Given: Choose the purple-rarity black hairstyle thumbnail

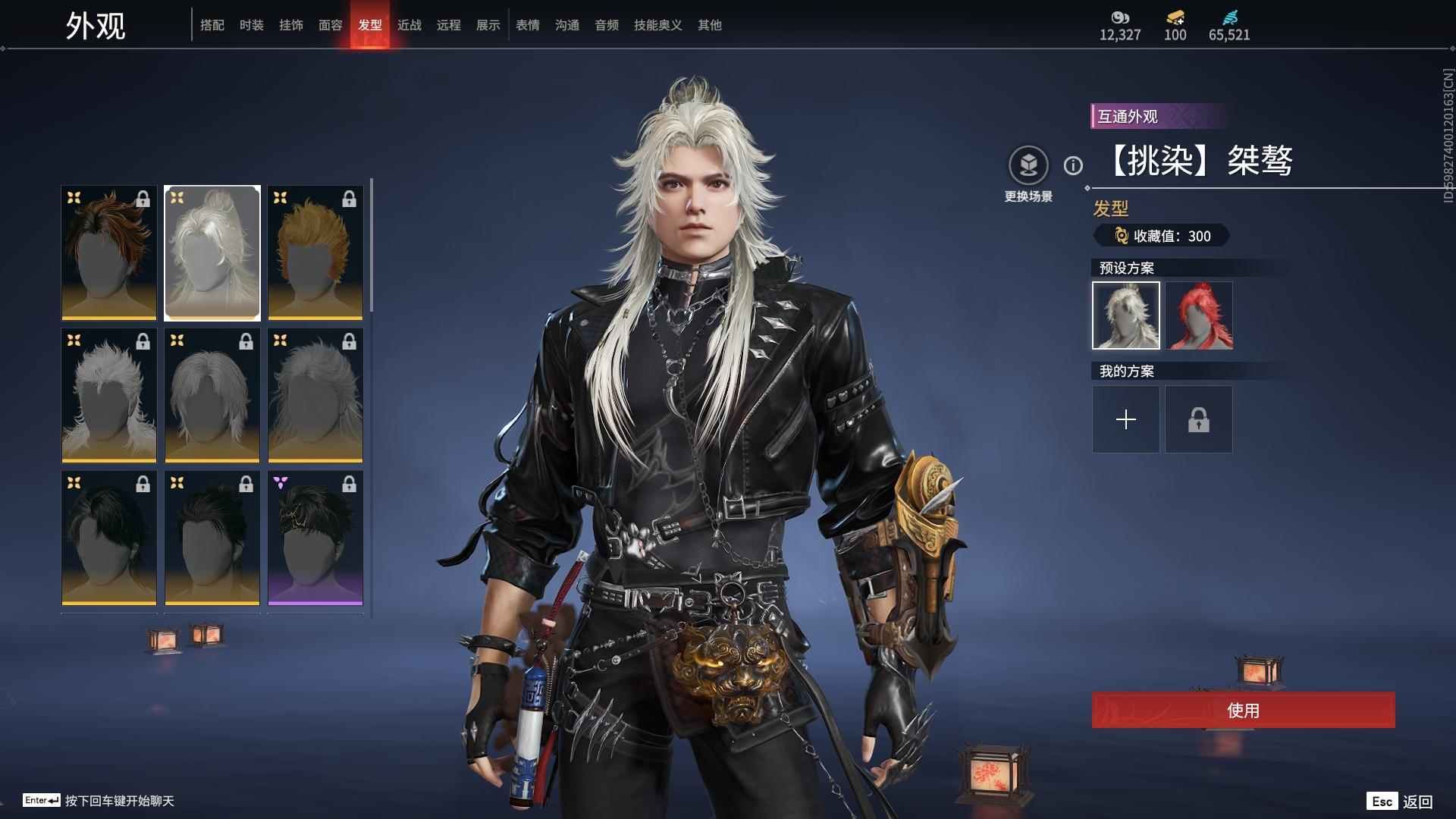Looking at the screenshot, I should click(315, 538).
